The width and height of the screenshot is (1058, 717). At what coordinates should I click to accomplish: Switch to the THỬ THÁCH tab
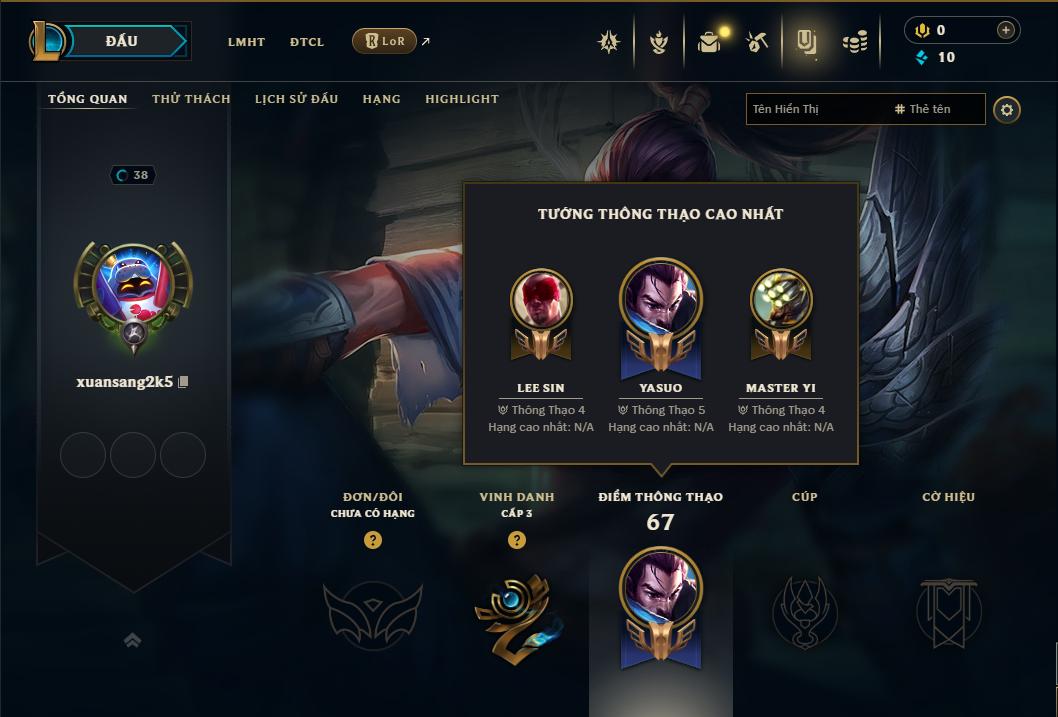[191, 99]
